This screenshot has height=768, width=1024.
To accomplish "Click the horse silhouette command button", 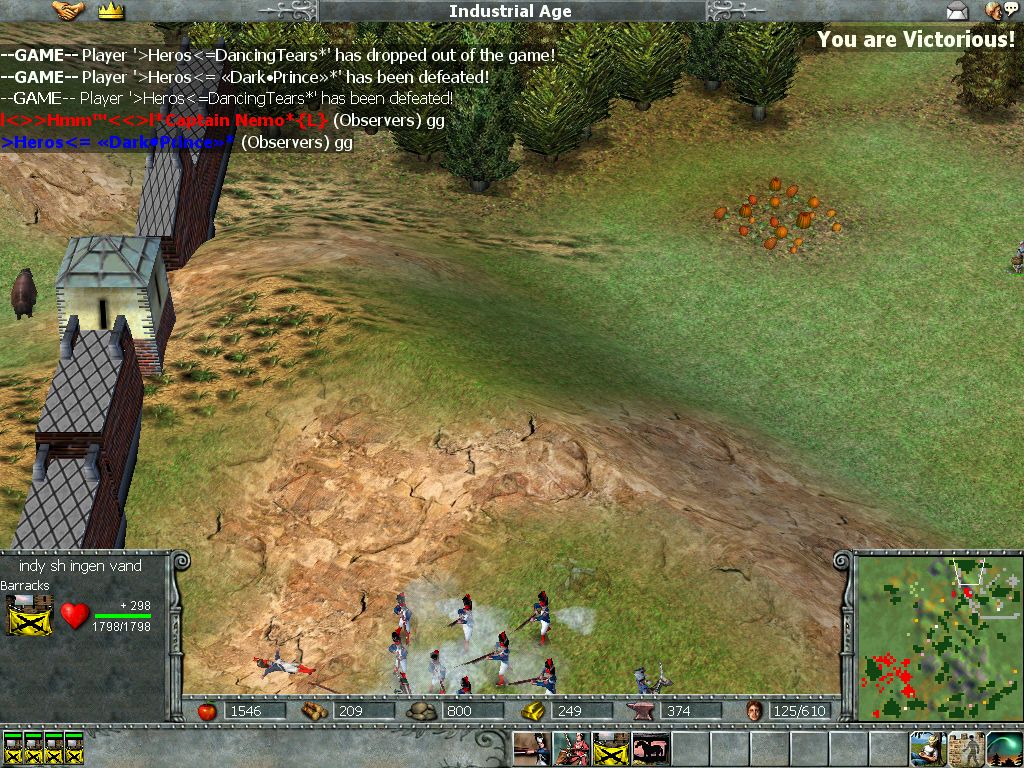I will tap(650, 749).
